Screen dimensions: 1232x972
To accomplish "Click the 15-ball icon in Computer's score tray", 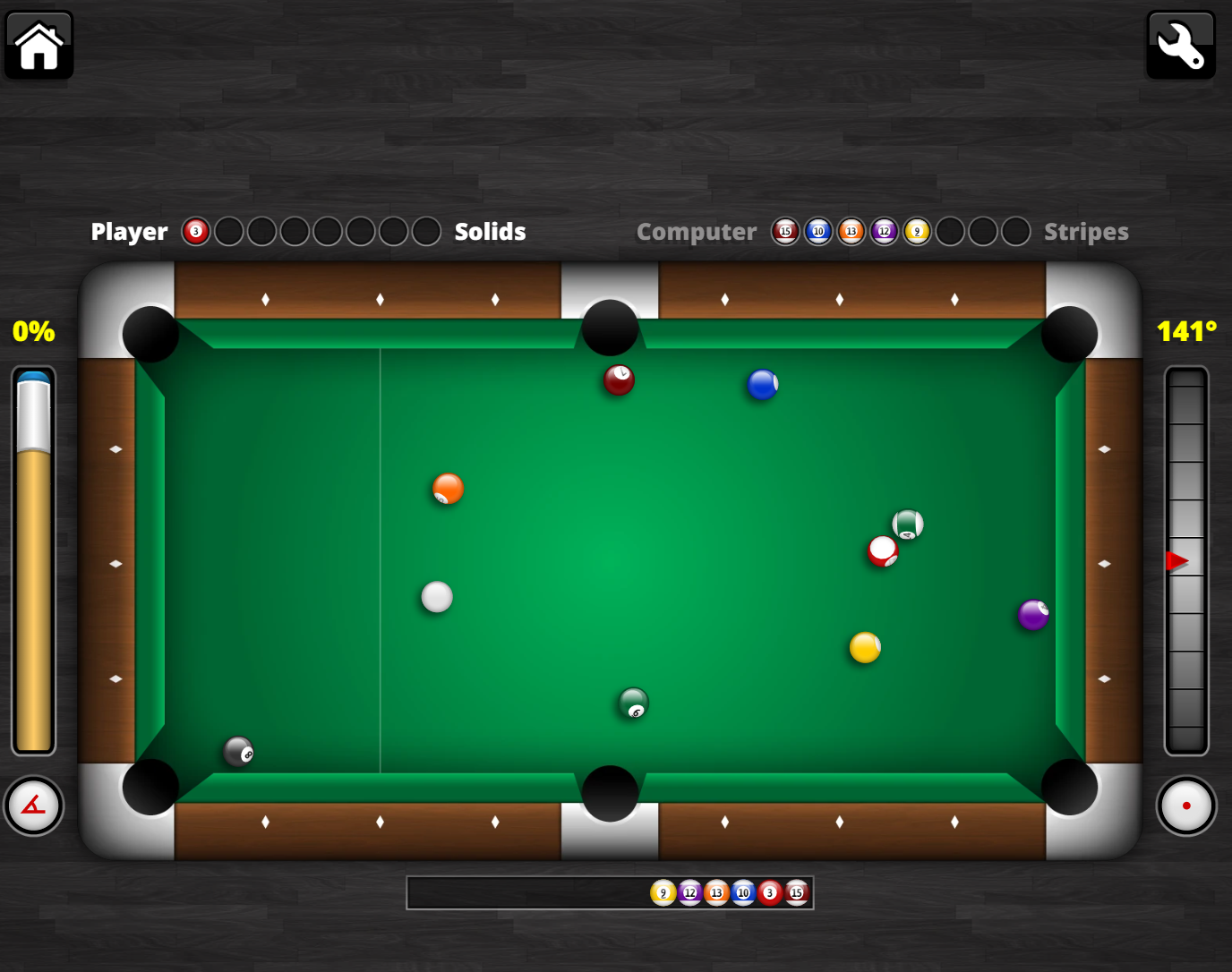I will point(785,231).
